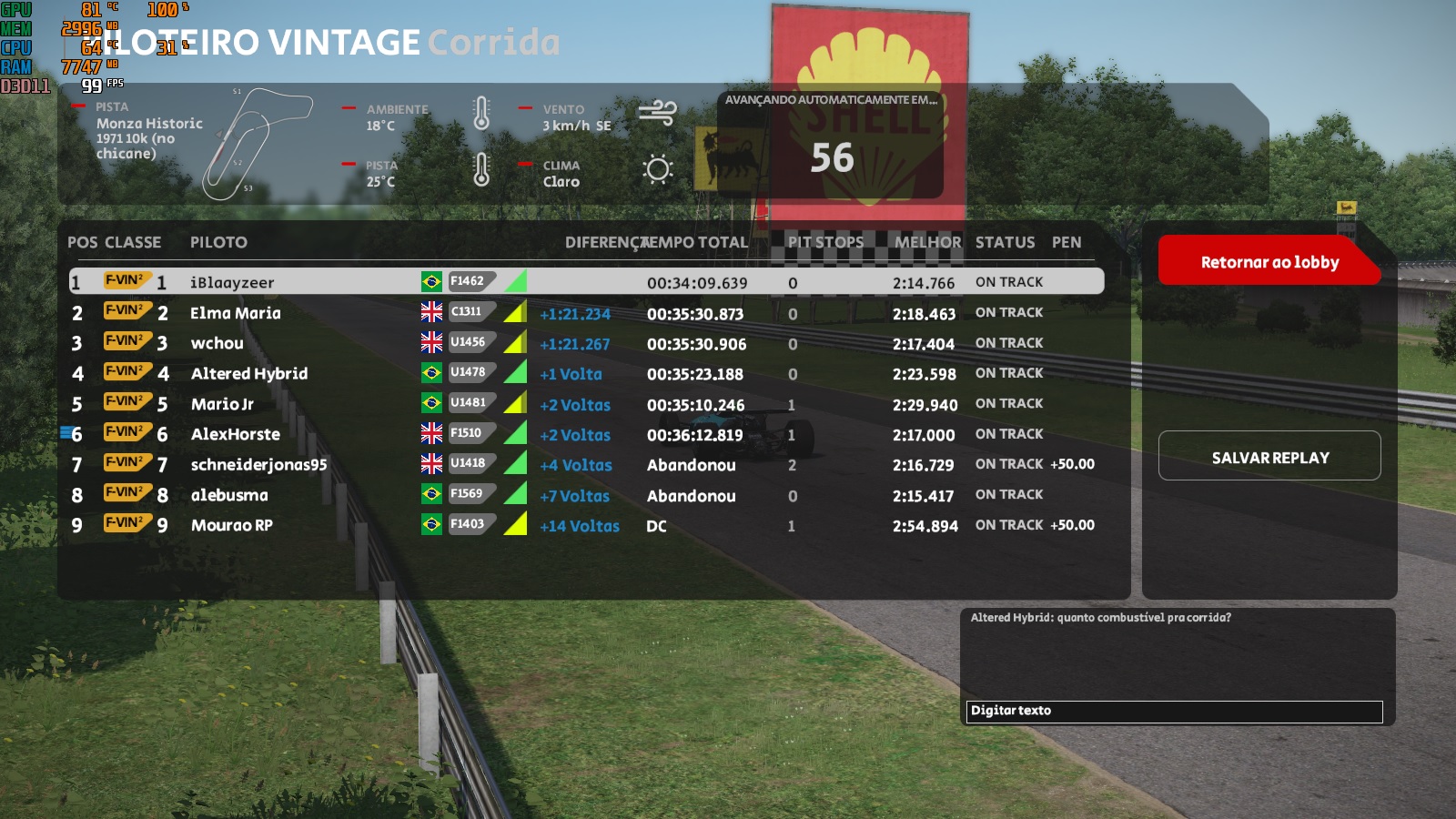1456x819 pixels.
Task: Select Elma Maria's result row
Action: tap(236, 313)
